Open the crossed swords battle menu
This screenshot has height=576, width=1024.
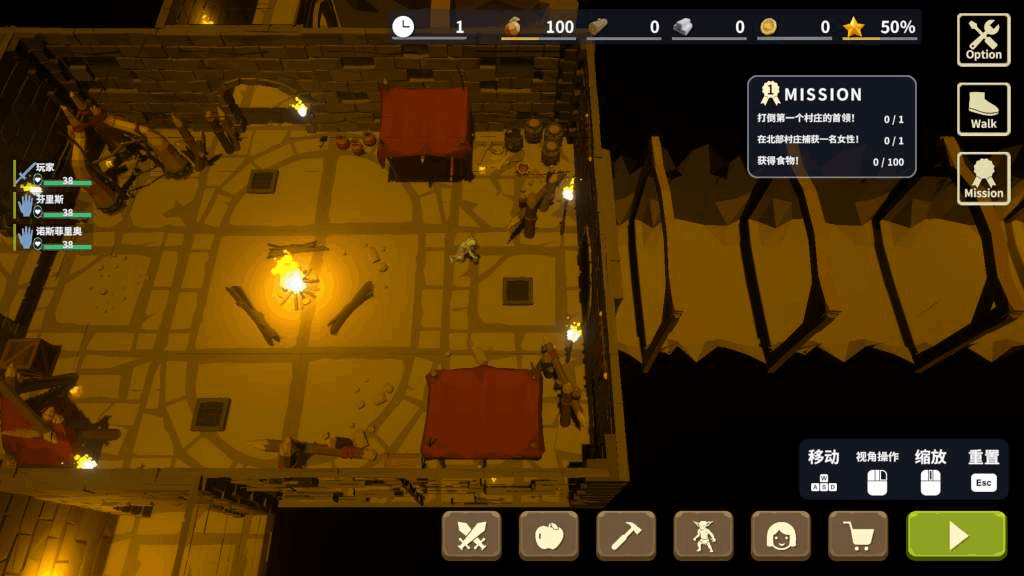pyautogui.click(x=472, y=536)
